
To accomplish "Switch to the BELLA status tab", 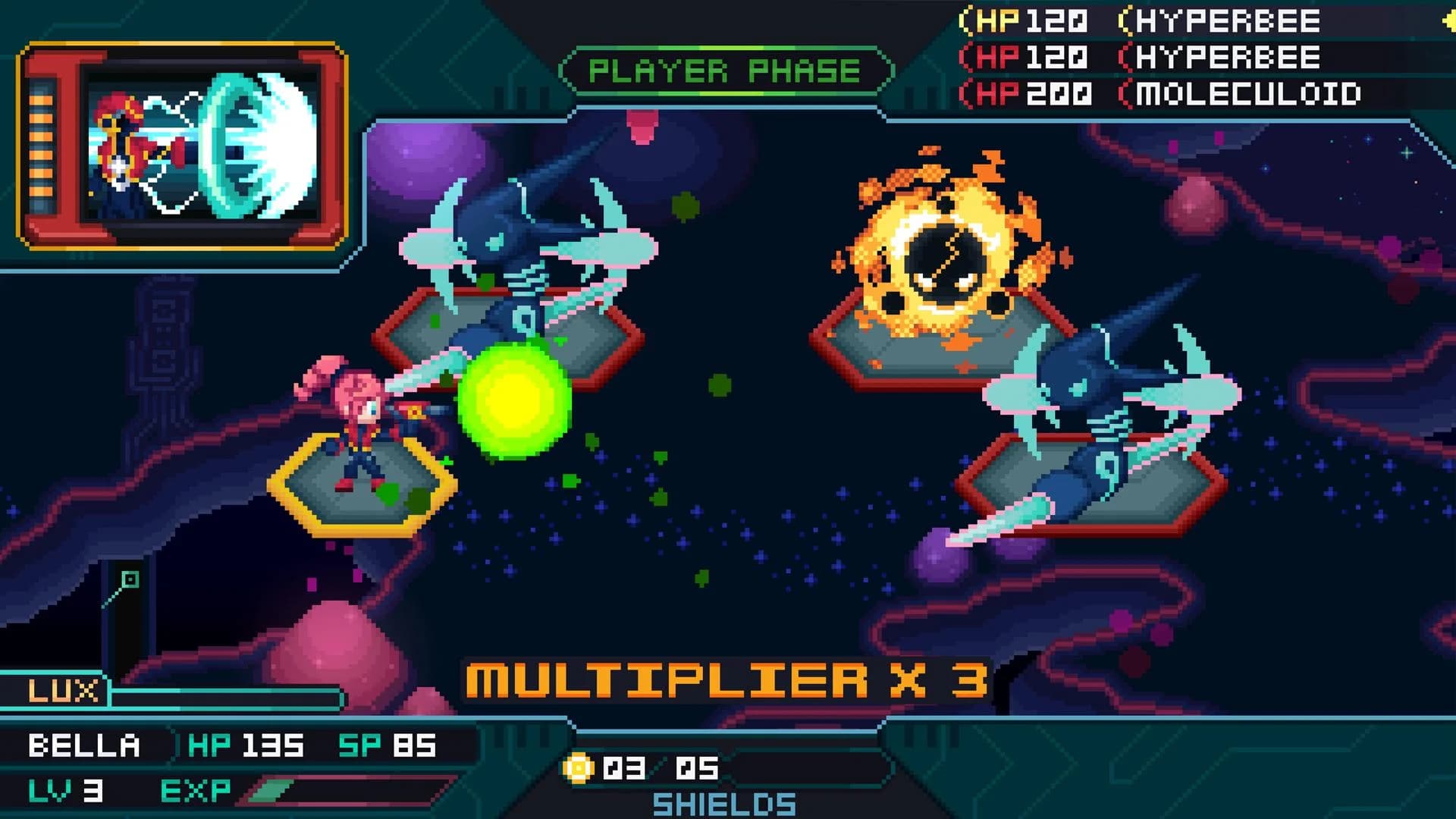I will [83, 746].
